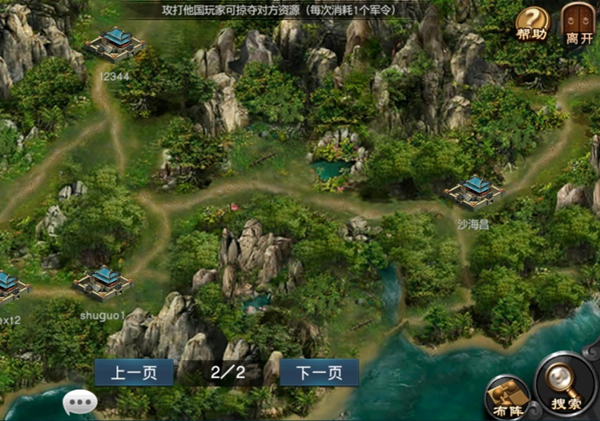600x421 pixels.
Task: Go to next page with 下一页
Action: (x=319, y=373)
